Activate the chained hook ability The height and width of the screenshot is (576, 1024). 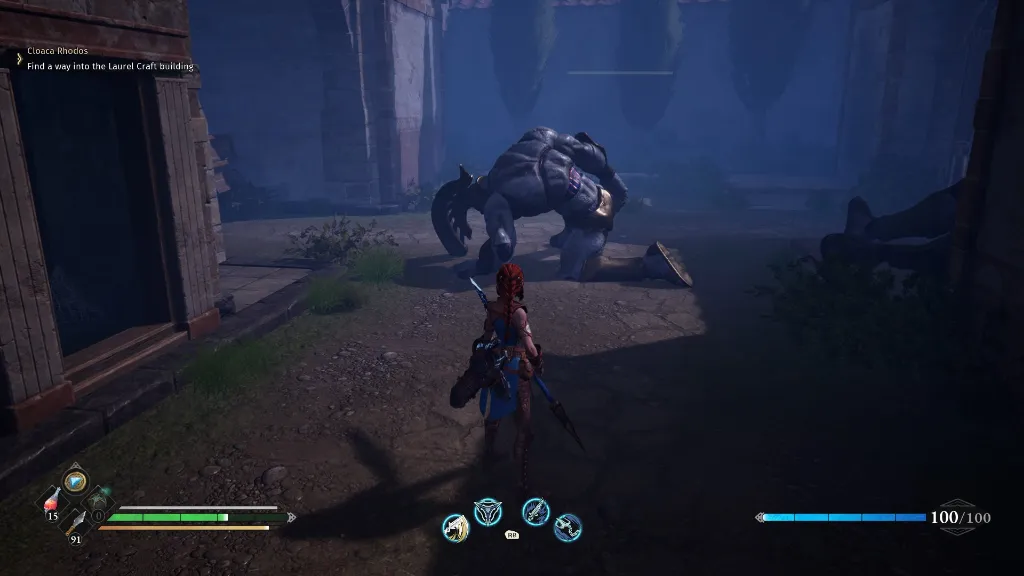[x=568, y=526]
